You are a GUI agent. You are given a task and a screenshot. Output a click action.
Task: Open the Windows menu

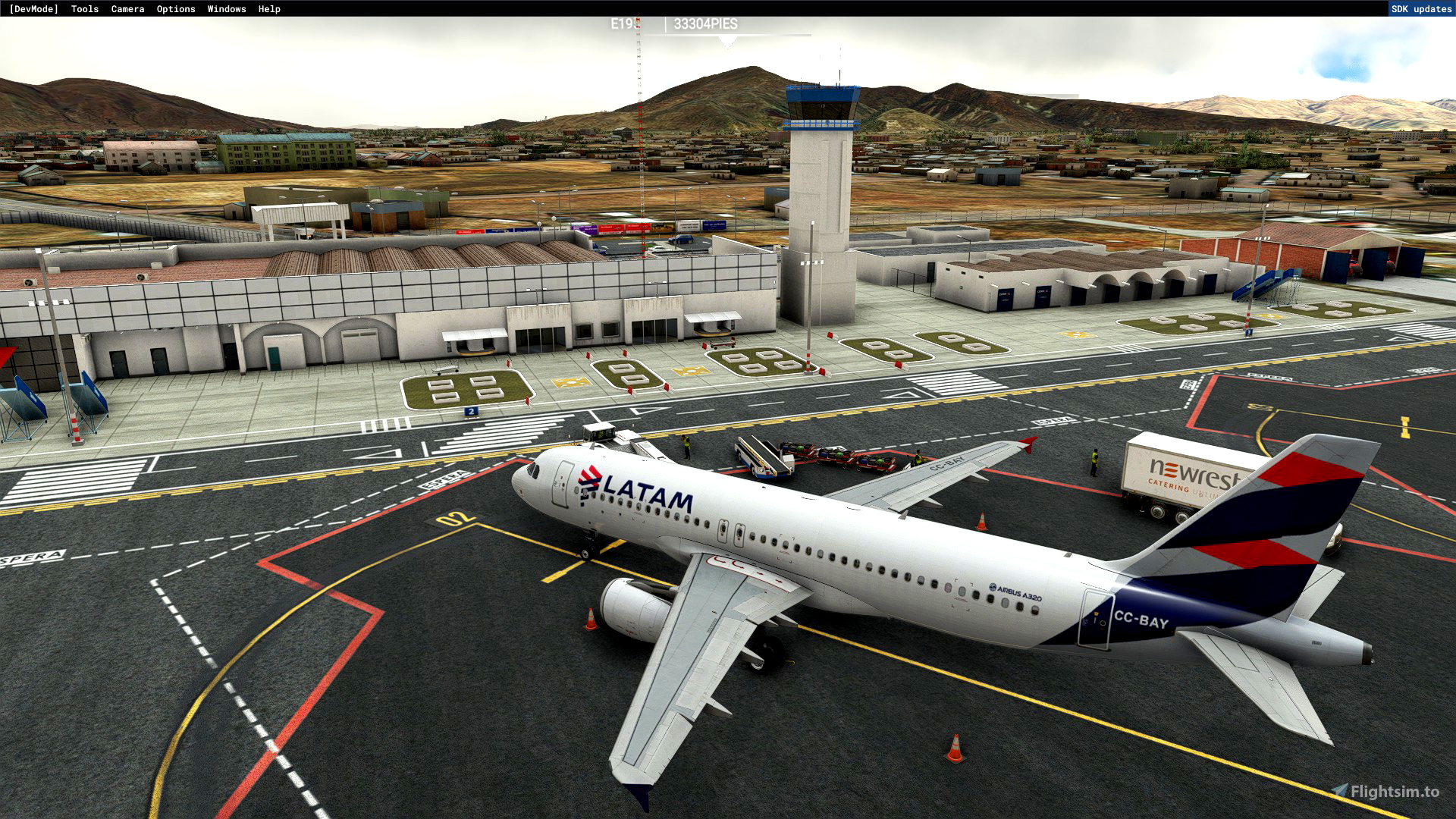tap(226, 8)
